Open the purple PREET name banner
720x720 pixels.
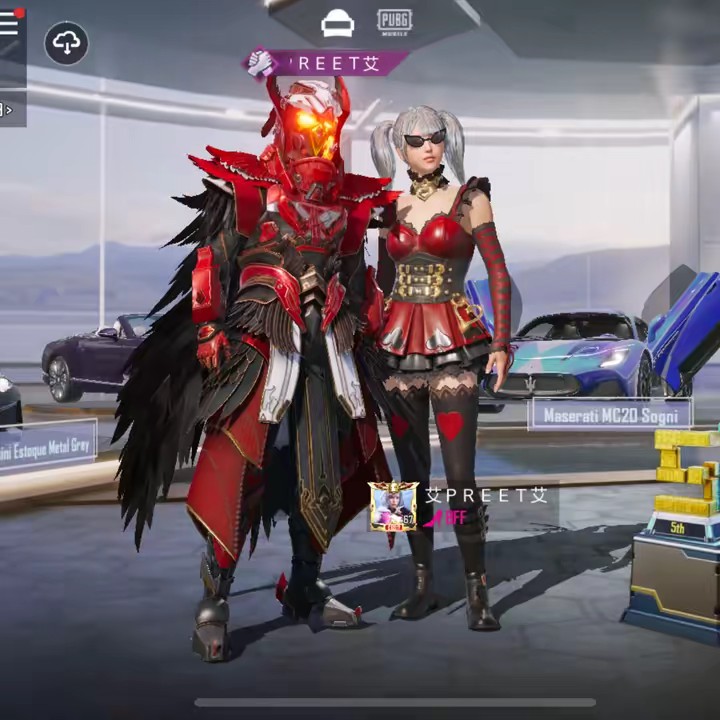tap(326, 63)
